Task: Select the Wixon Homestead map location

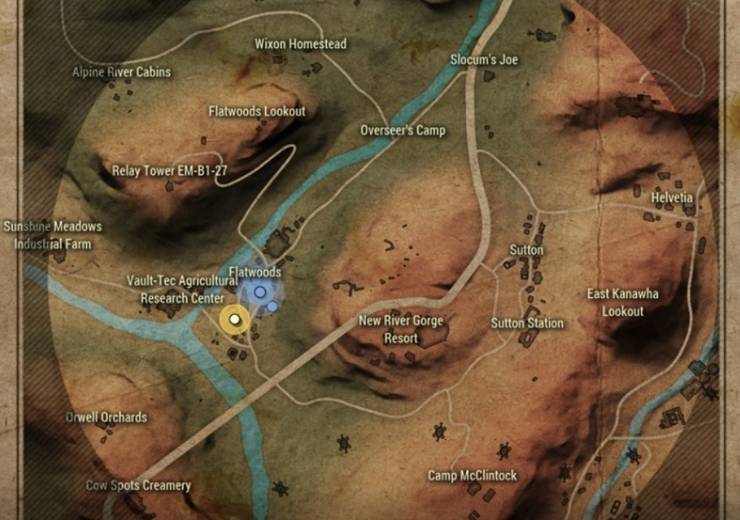Action: [x=300, y=45]
